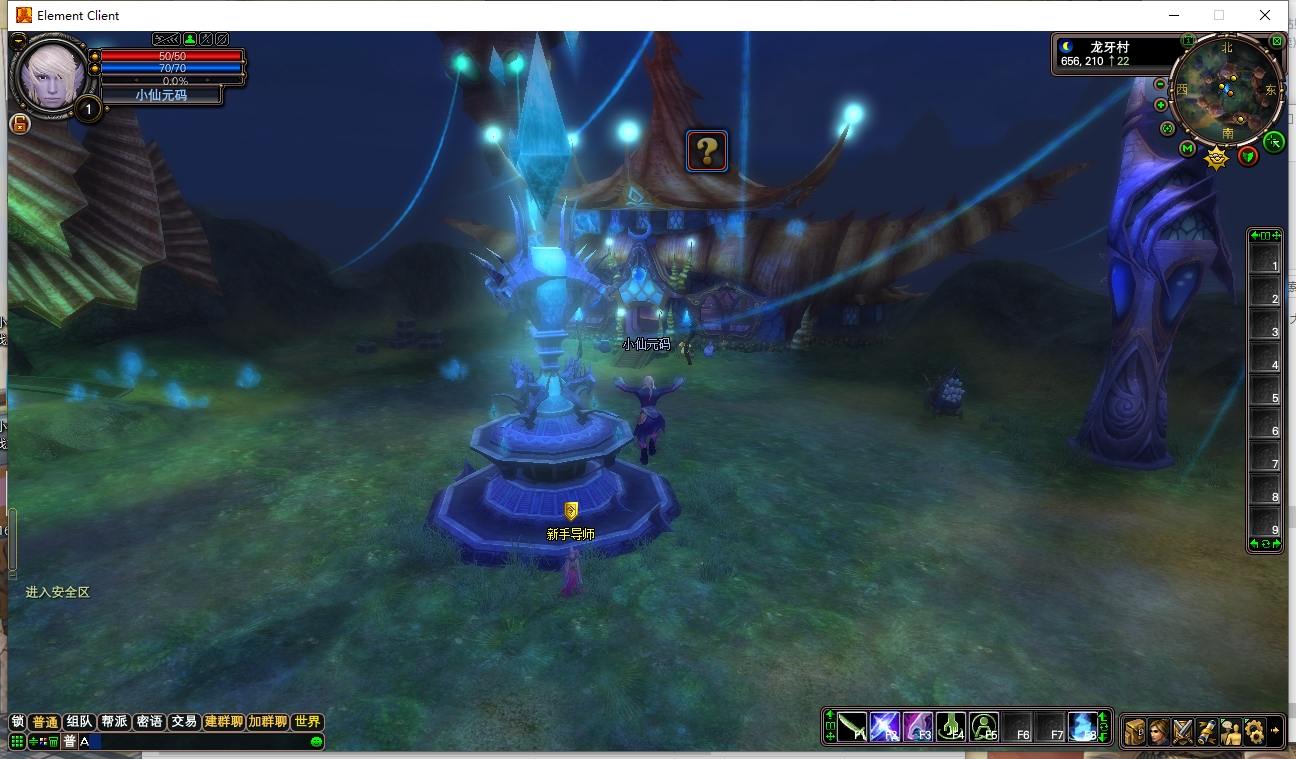1296x759 pixels.
Task: Zoom in the minimap with plus button
Action: coord(1161,105)
